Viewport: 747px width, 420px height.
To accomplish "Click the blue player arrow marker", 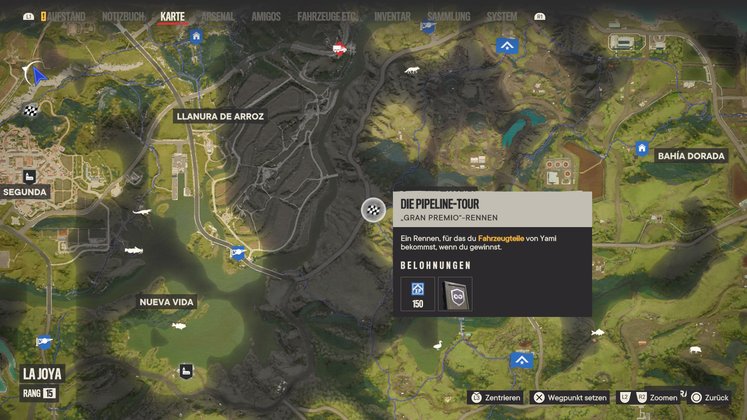I will tap(38, 74).
